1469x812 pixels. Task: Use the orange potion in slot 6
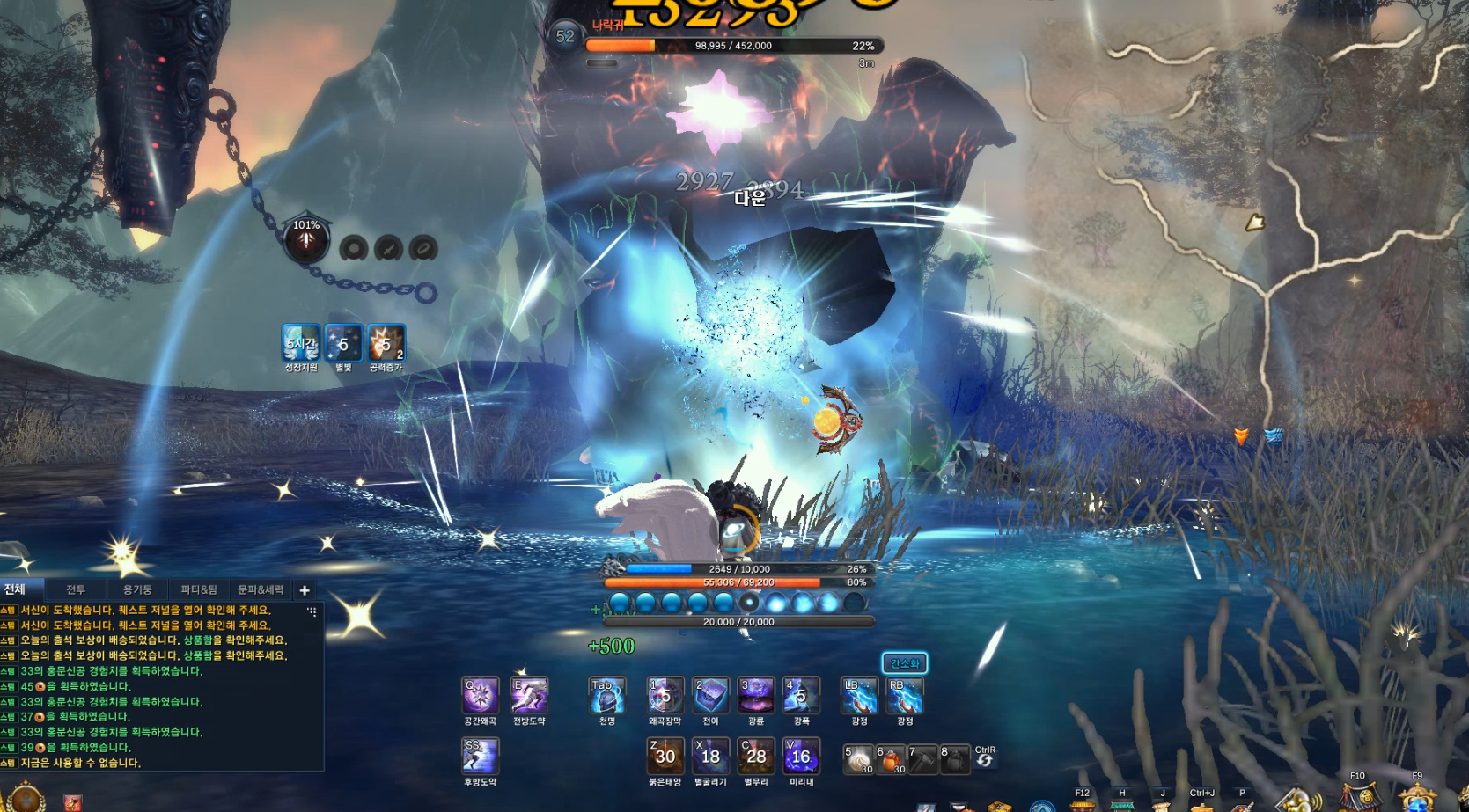pyautogui.click(x=891, y=759)
